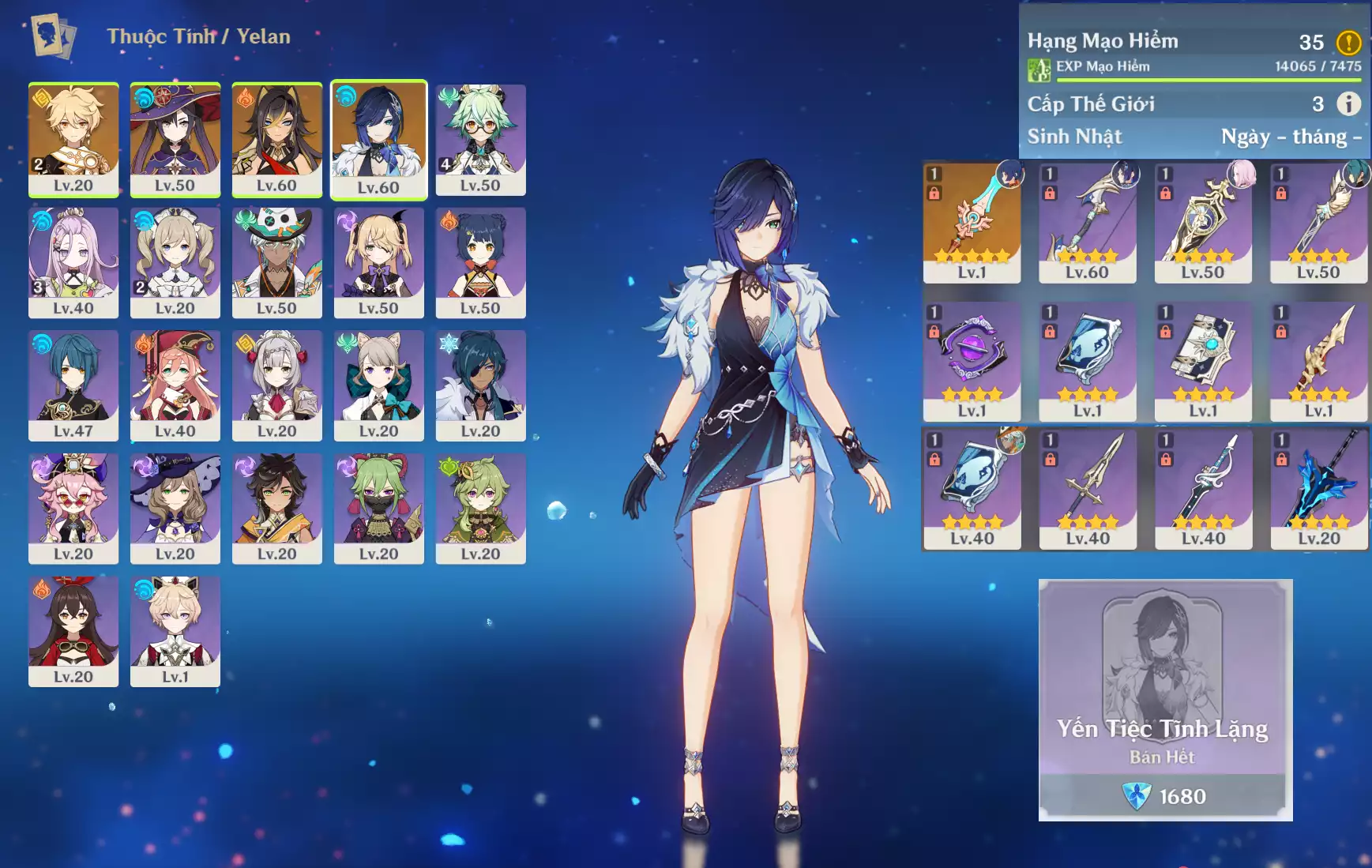Screen dimensions: 1372x868
Task: Select the blue Lv.20 claymore slot
Action: pos(1319,489)
